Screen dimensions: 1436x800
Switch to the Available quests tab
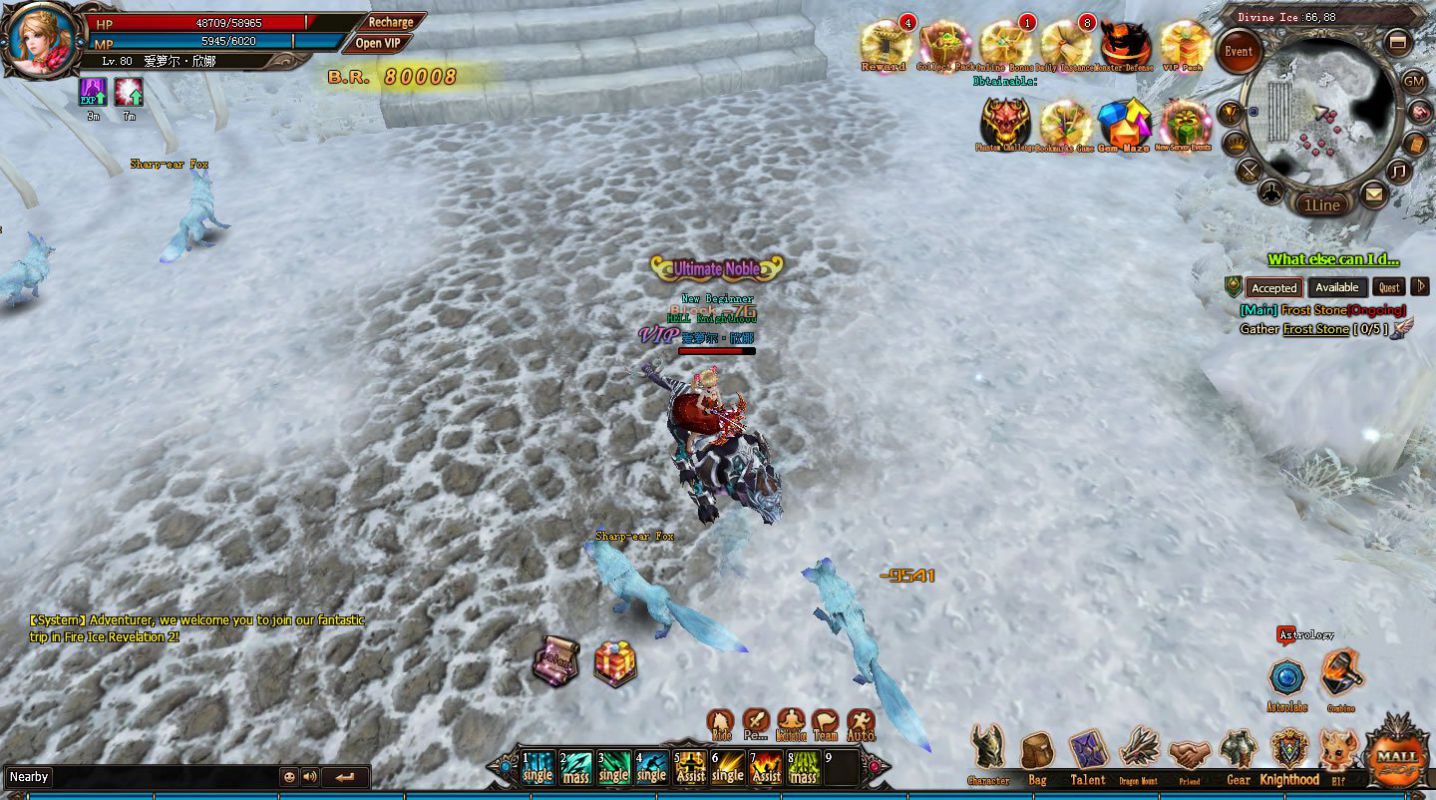(1336, 288)
